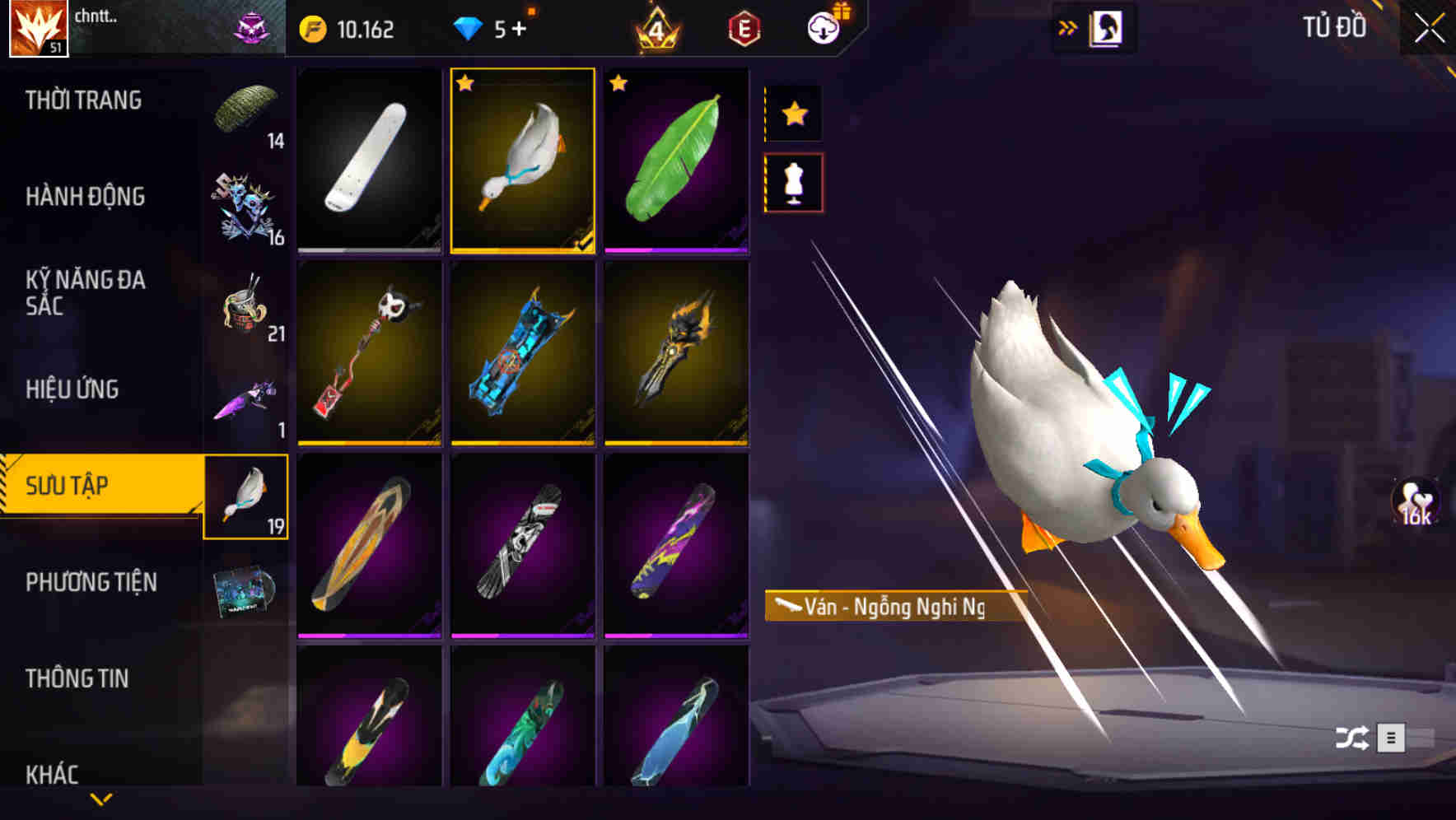This screenshot has width=1456, height=820.
Task: Click the cloud gift icon in the top bar
Action: [x=824, y=27]
